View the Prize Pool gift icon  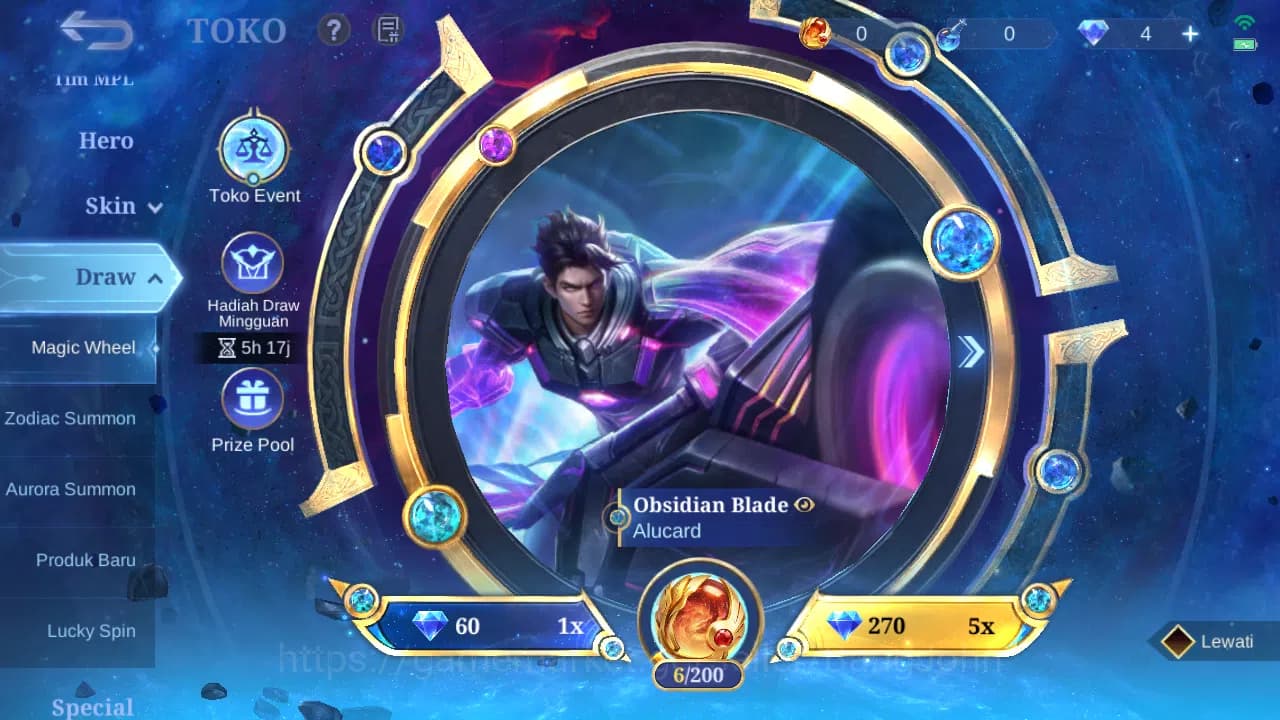click(253, 399)
